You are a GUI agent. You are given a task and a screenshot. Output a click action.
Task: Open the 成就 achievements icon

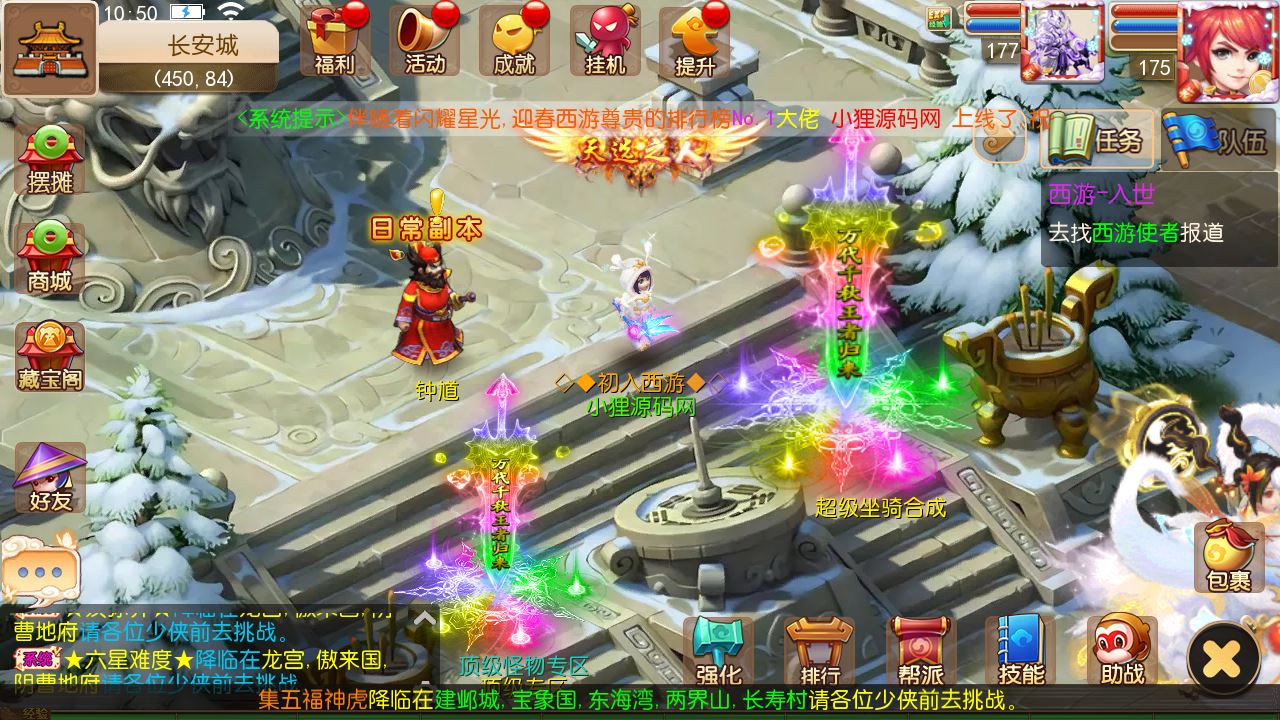point(515,40)
